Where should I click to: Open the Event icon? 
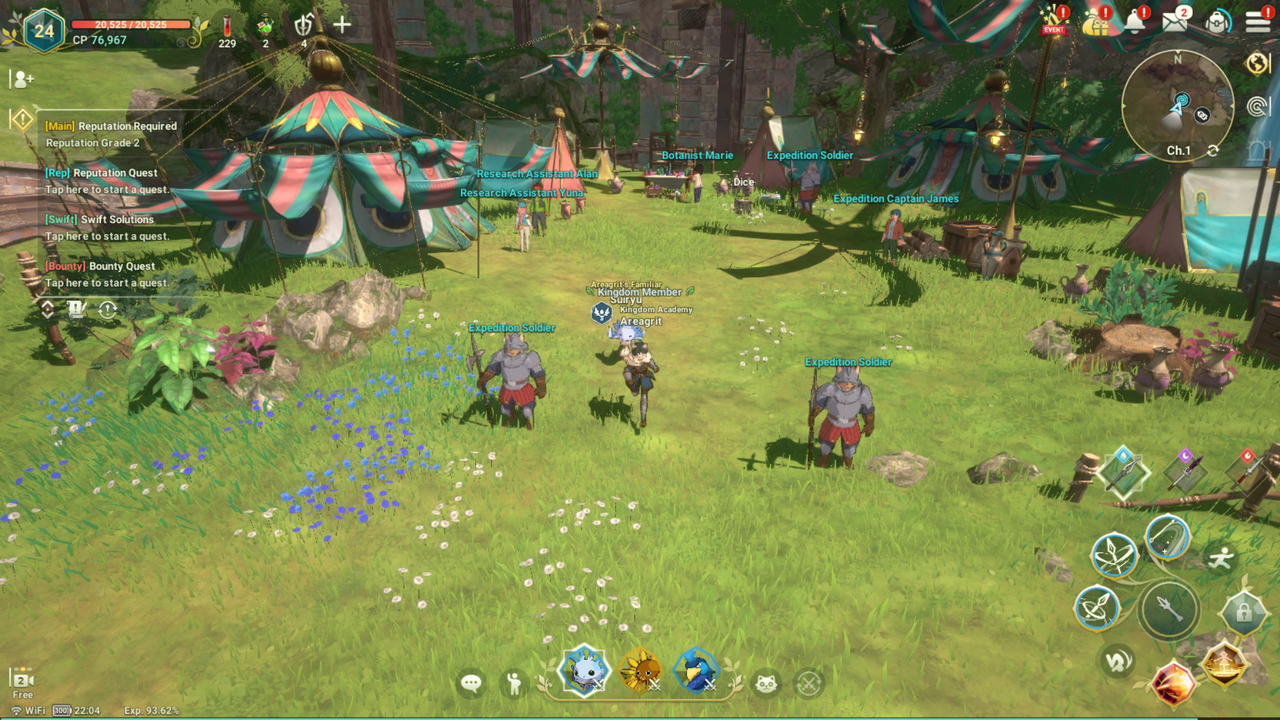[x=1054, y=20]
